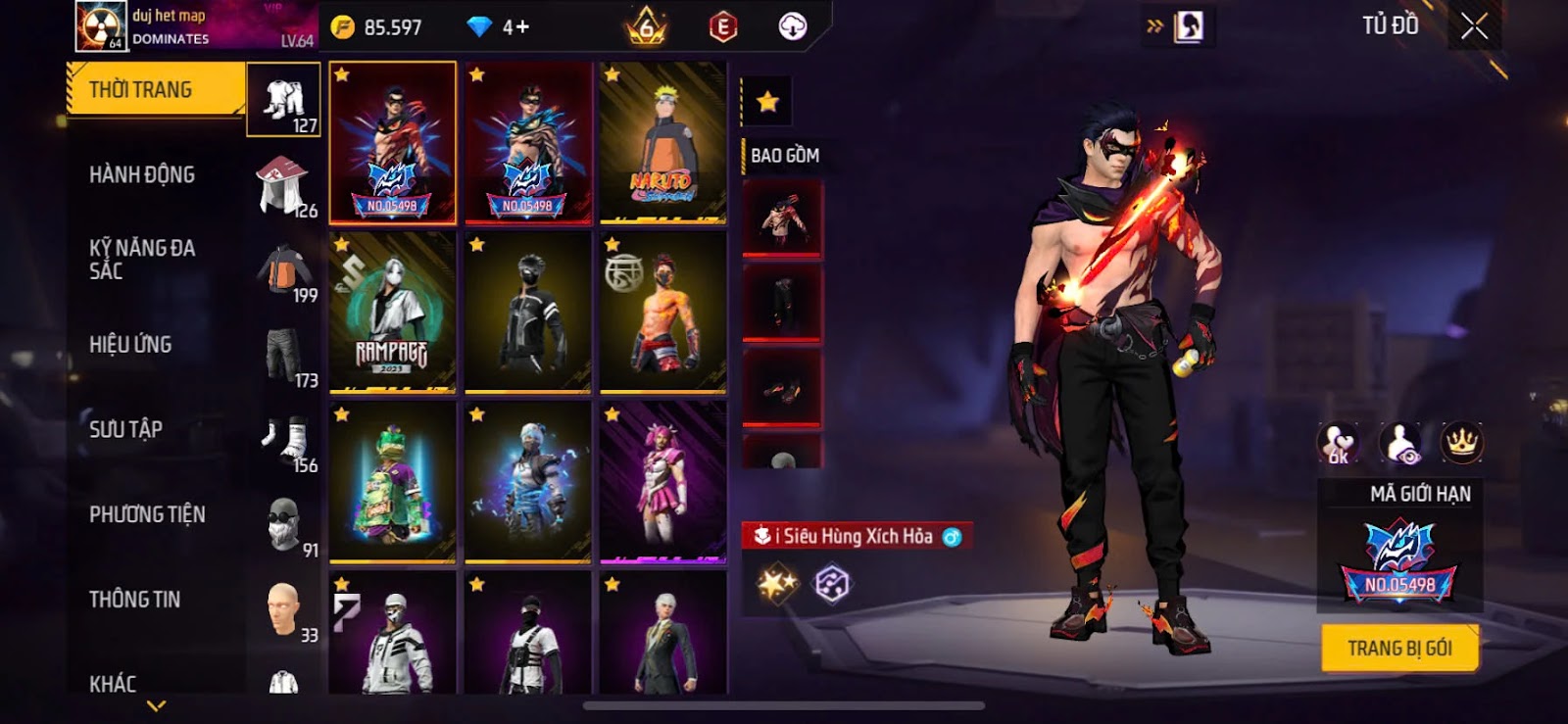
Task: Open the HIỆU ỨNG category
Action: 130,345
